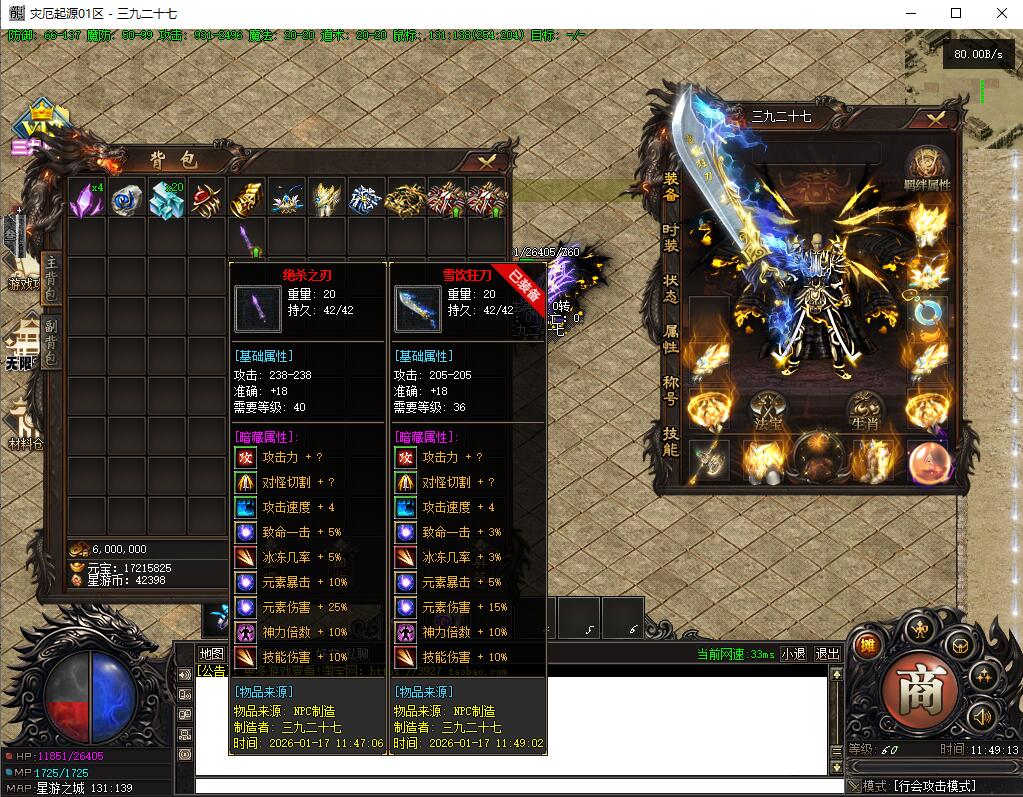Open the 羁绊属性 bond attributes icon
The height and width of the screenshot is (797, 1023).
tap(927, 168)
